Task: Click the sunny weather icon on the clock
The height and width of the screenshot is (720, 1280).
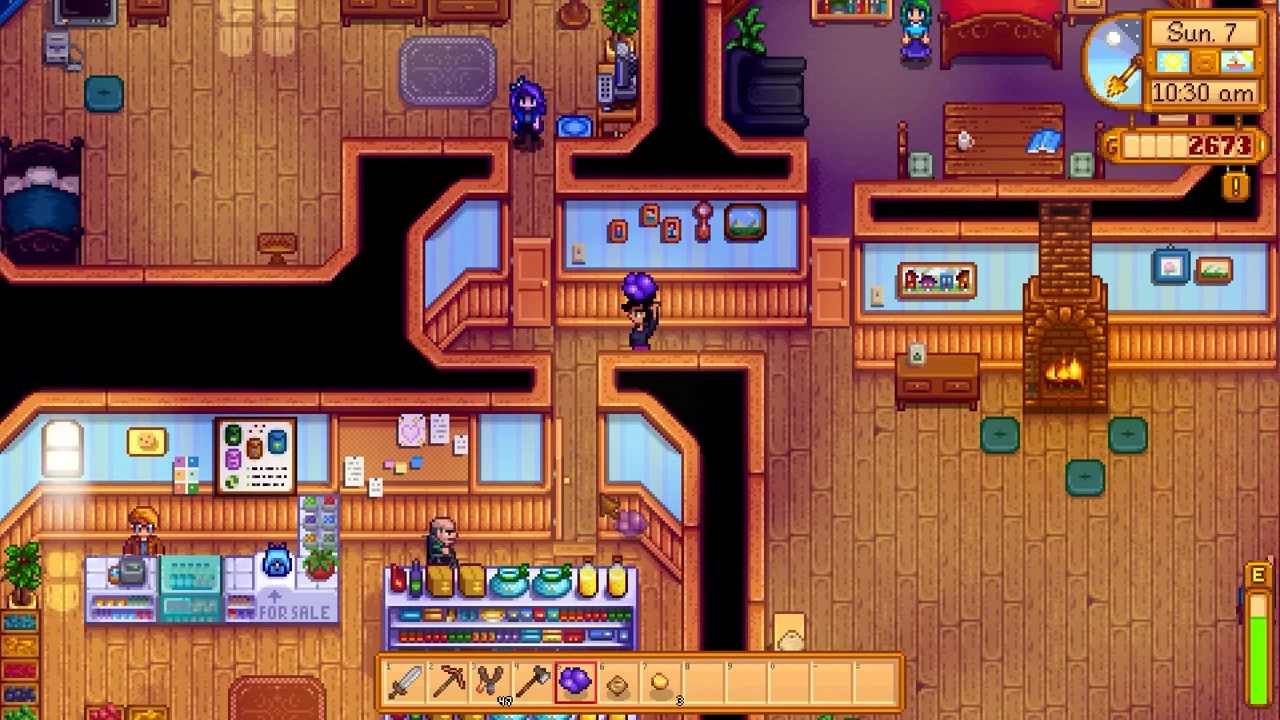Action: click(x=1172, y=62)
